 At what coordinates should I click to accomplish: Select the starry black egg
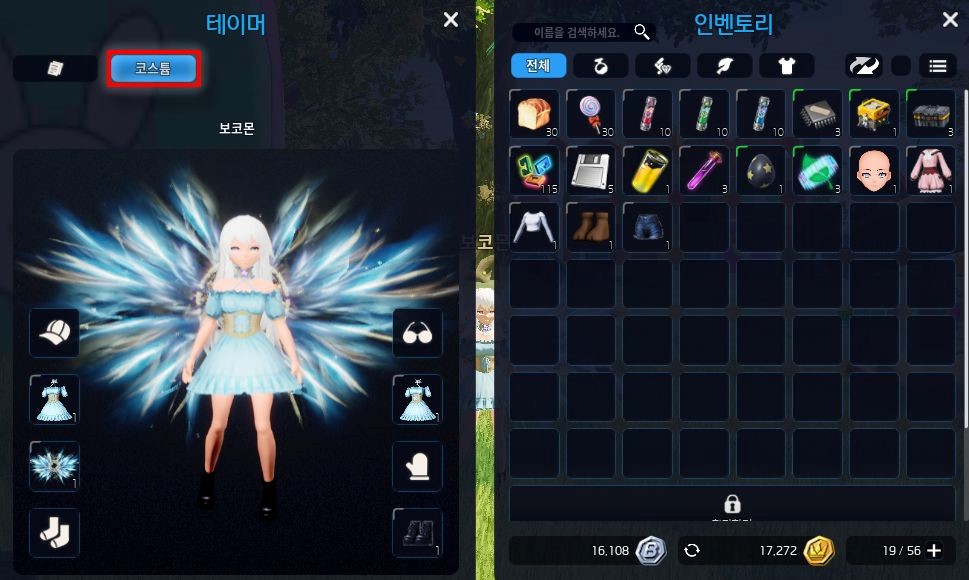tap(760, 170)
